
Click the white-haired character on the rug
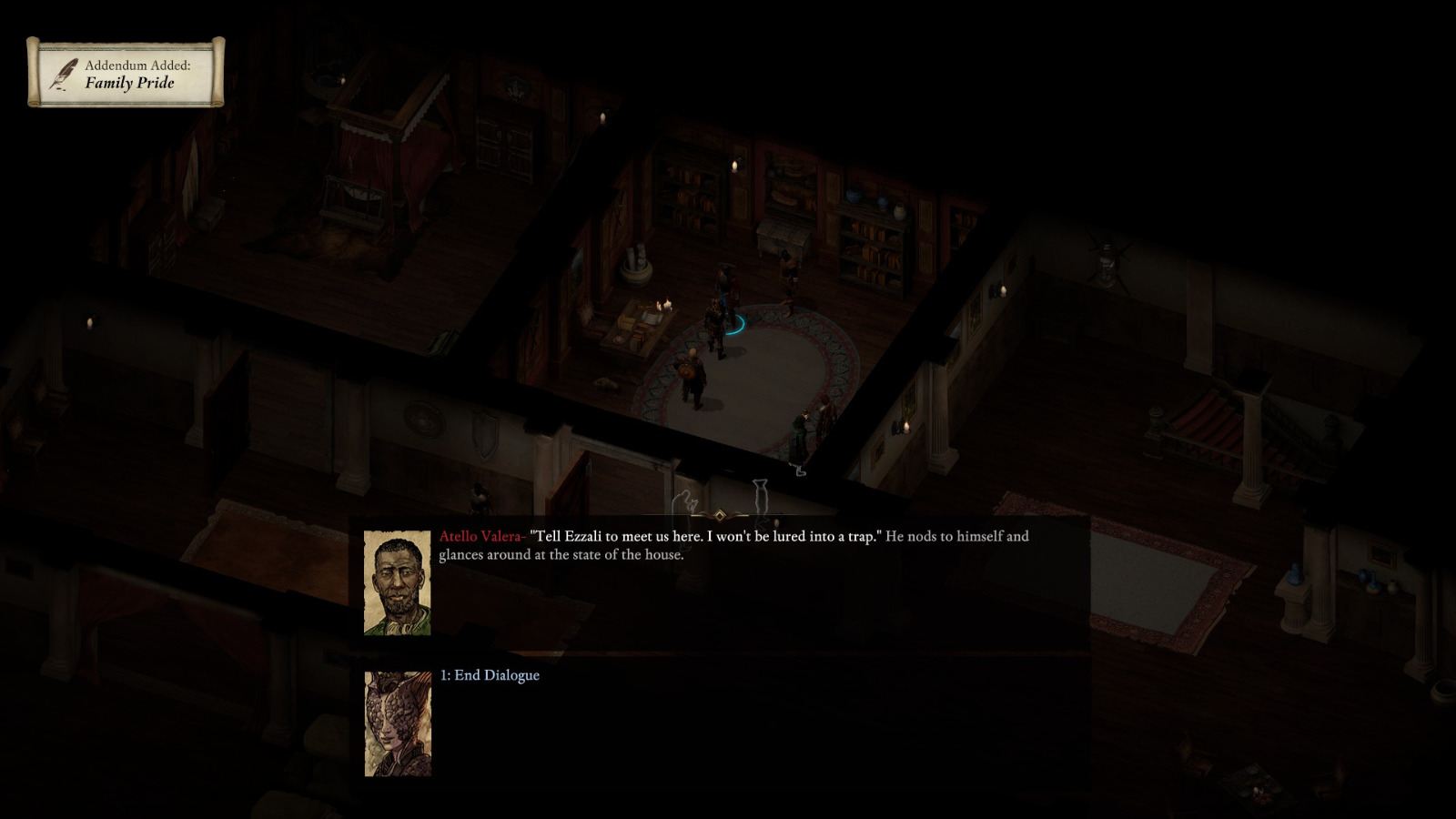692,372
